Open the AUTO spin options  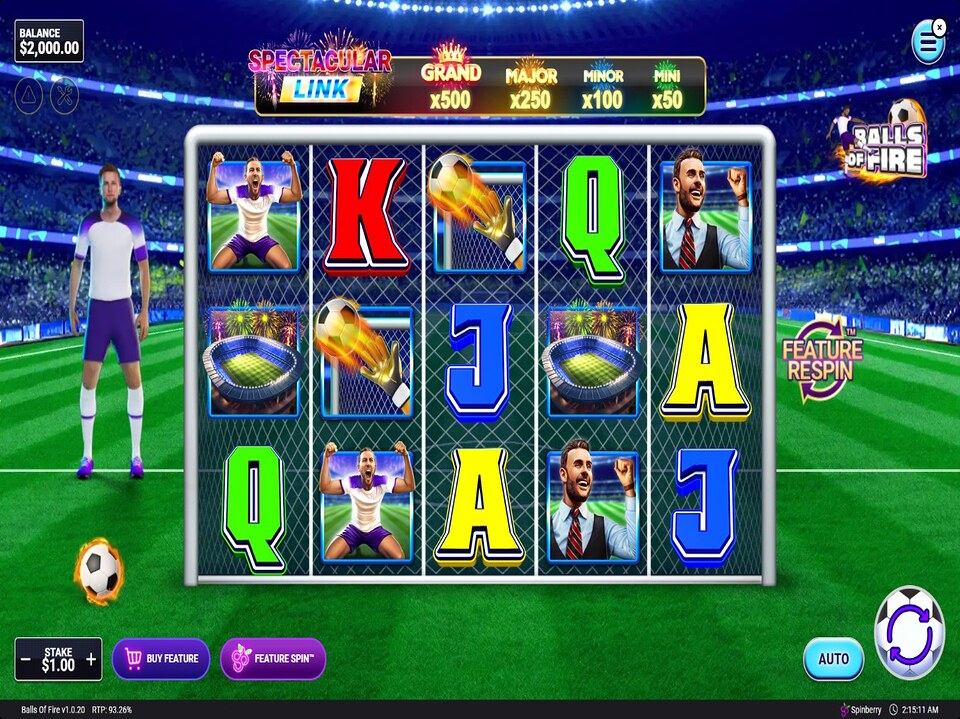(x=833, y=658)
